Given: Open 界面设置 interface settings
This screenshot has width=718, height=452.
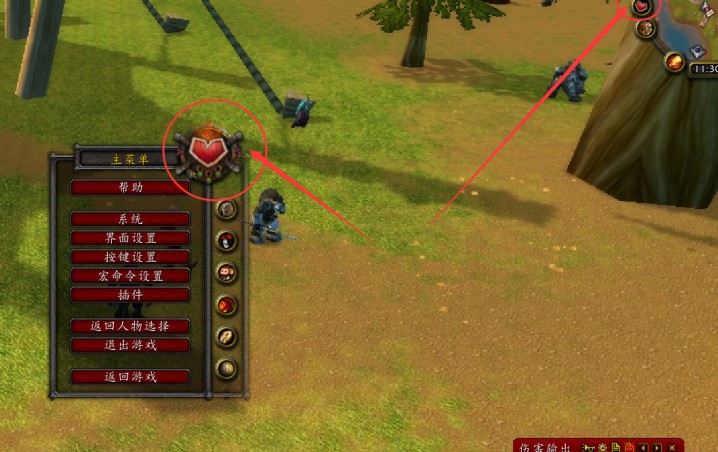Looking at the screenshot, I should [x=130, y=238].
